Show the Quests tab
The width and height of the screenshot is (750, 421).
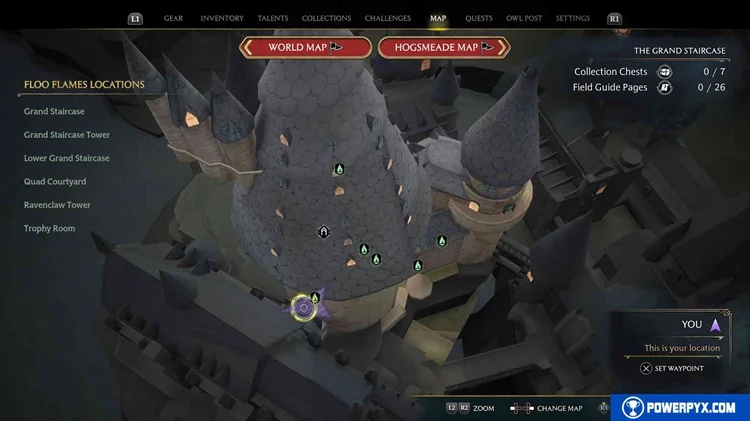coord(479,18)
